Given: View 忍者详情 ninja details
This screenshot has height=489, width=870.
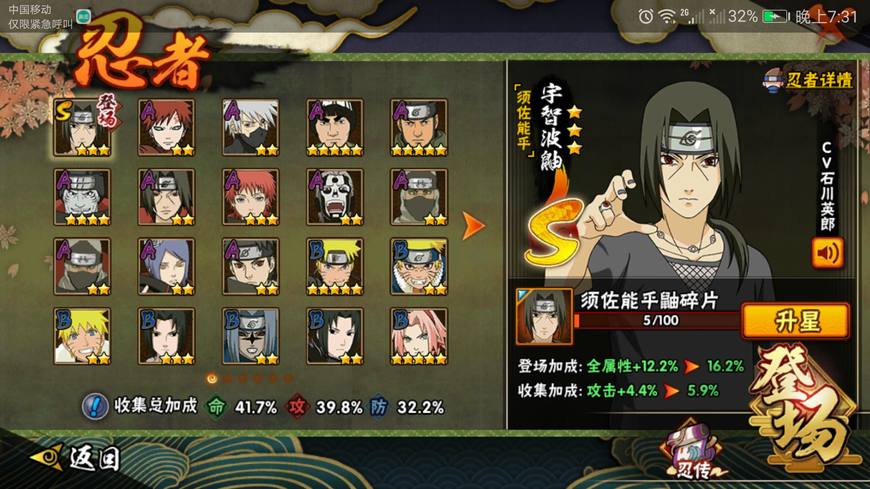Looking at the screenshot, I should (808, 80).
